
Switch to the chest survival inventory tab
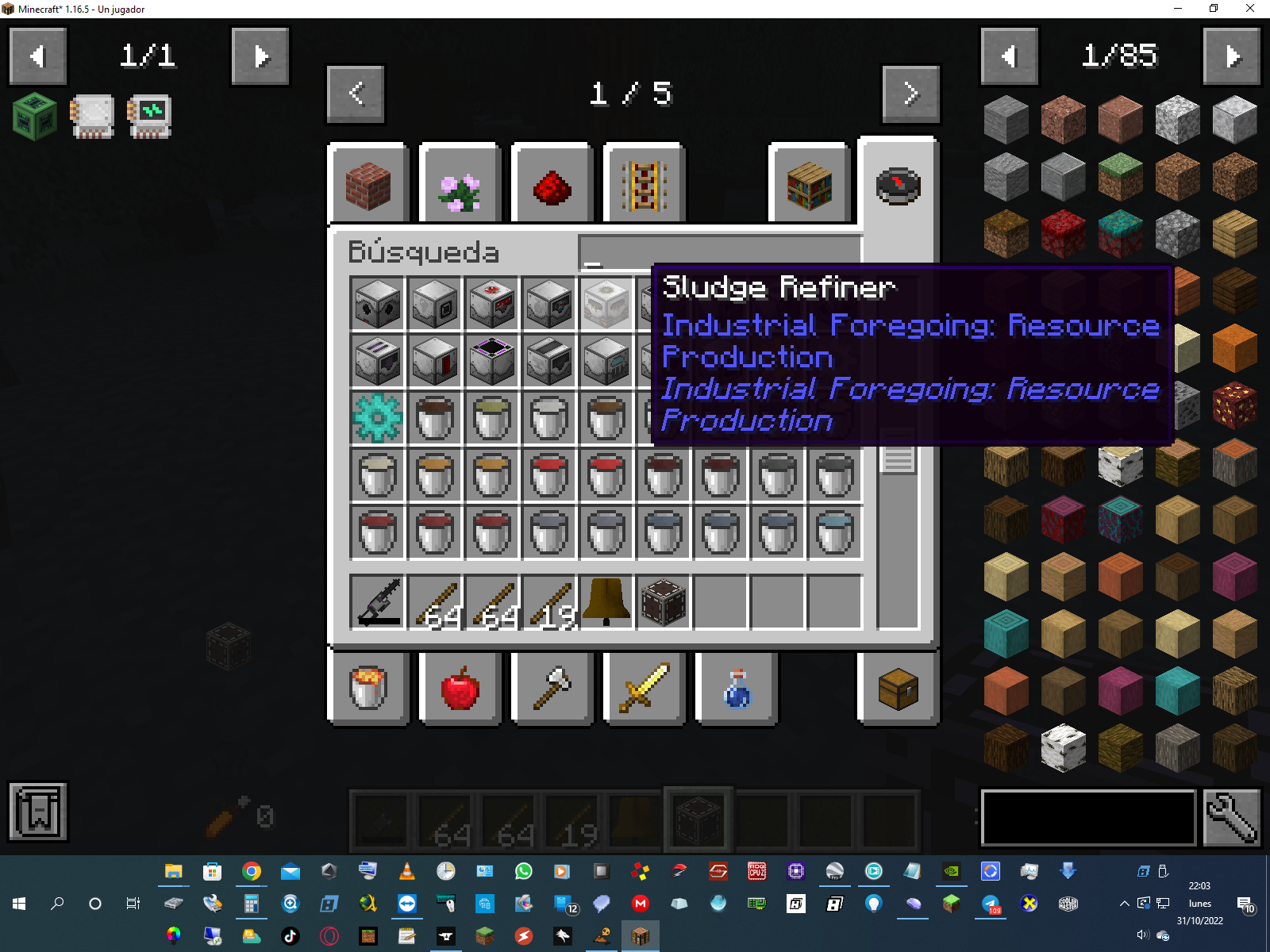(x=898, y=687)
